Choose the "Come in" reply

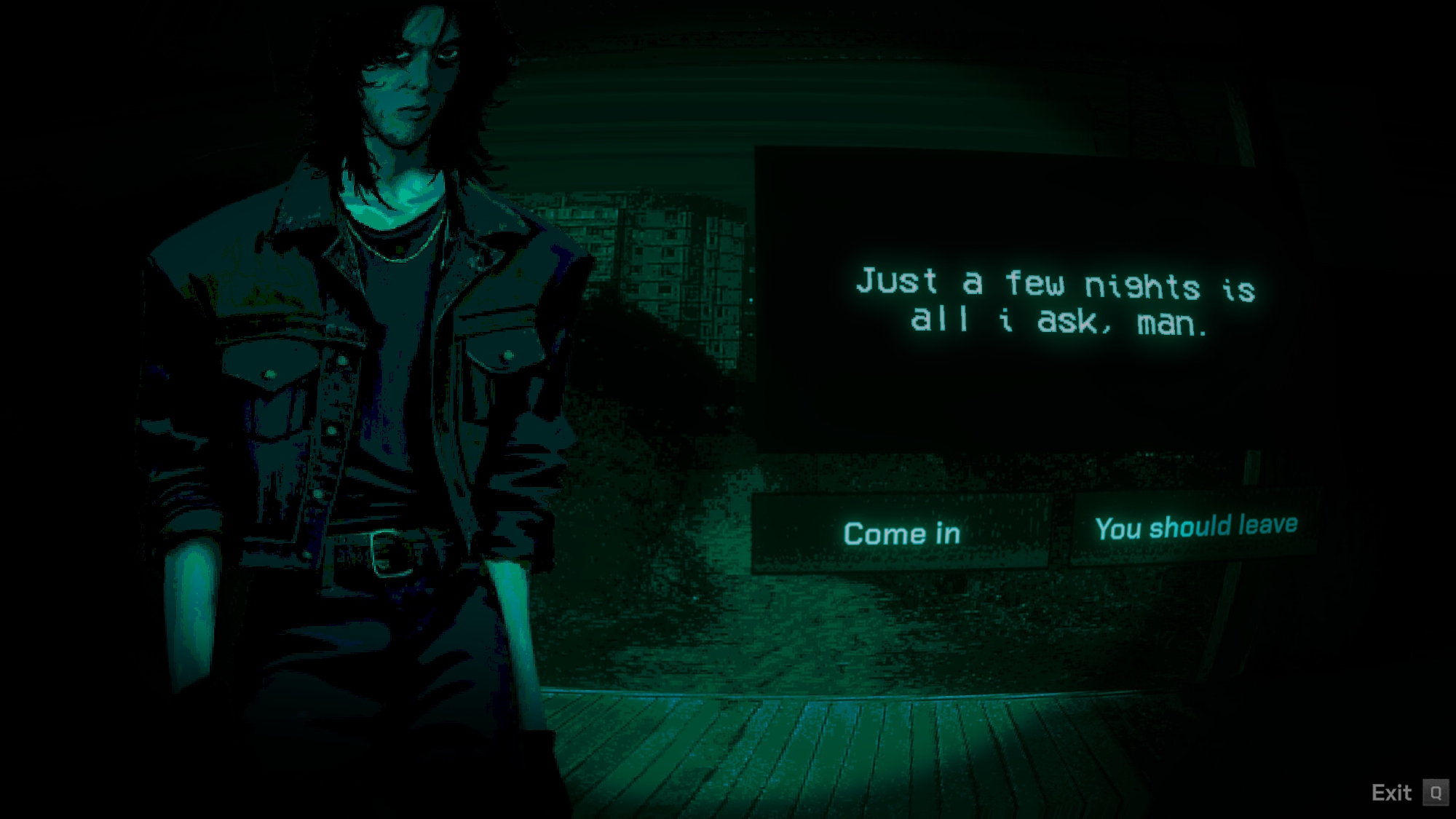pos(901,533)
